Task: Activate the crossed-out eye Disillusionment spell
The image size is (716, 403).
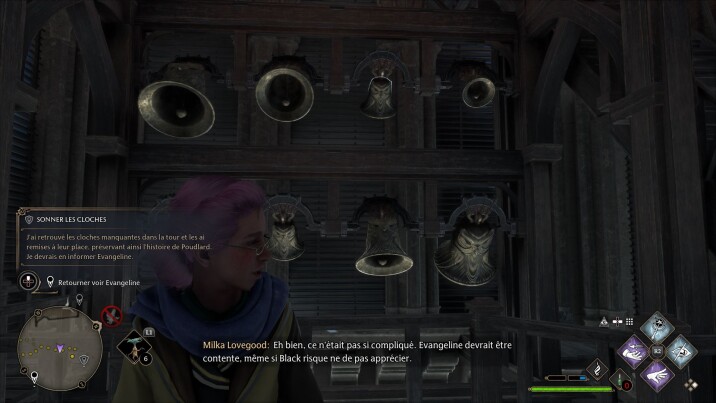Action: coord(680,350)
